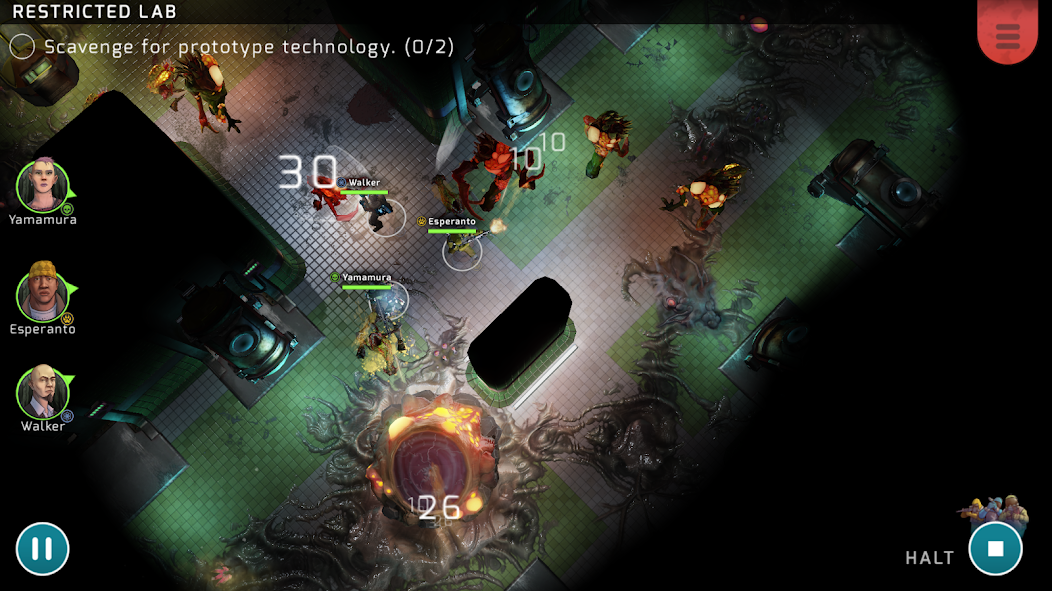Select Yamamura's squad portrait

(x=43, y=186)
